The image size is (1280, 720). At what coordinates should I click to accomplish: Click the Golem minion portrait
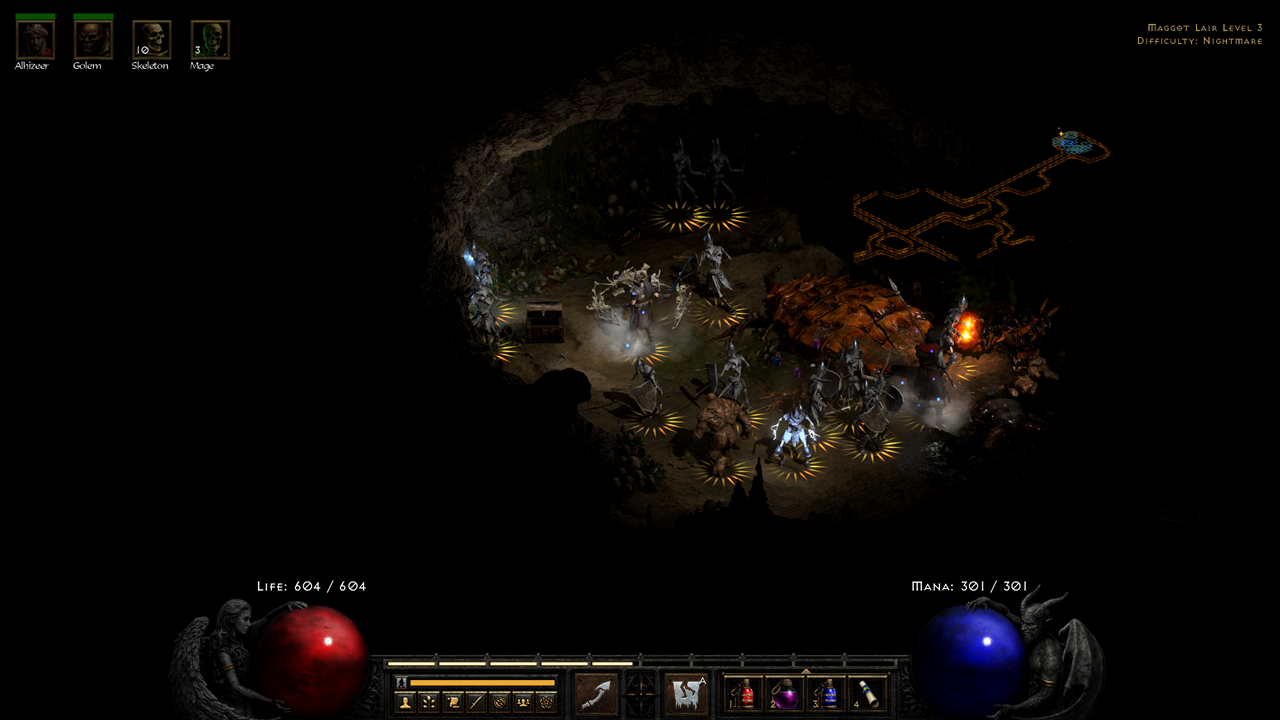click(93, 40)
